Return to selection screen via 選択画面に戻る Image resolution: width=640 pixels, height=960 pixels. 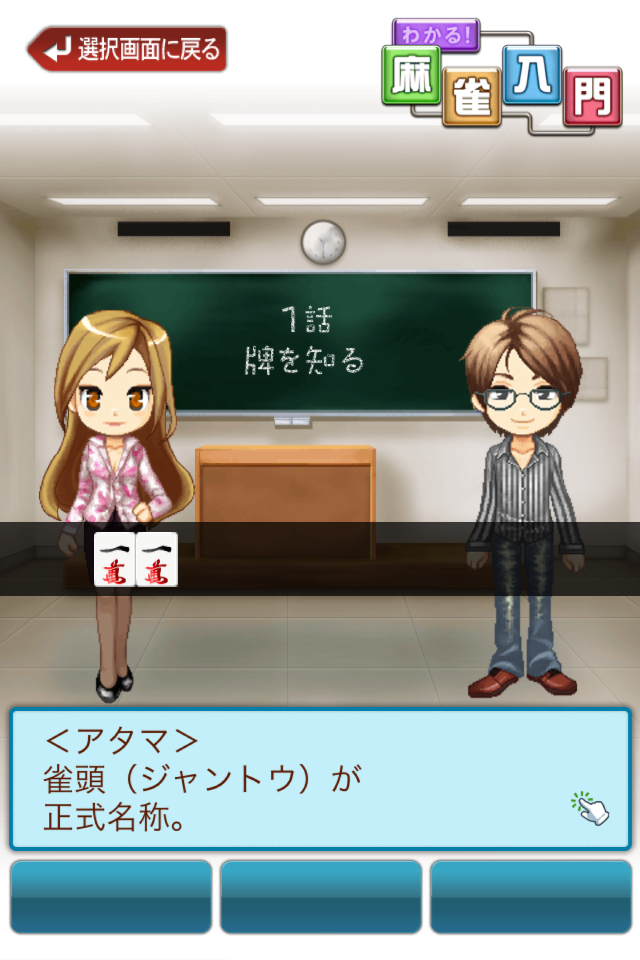[x=128, y=49]
